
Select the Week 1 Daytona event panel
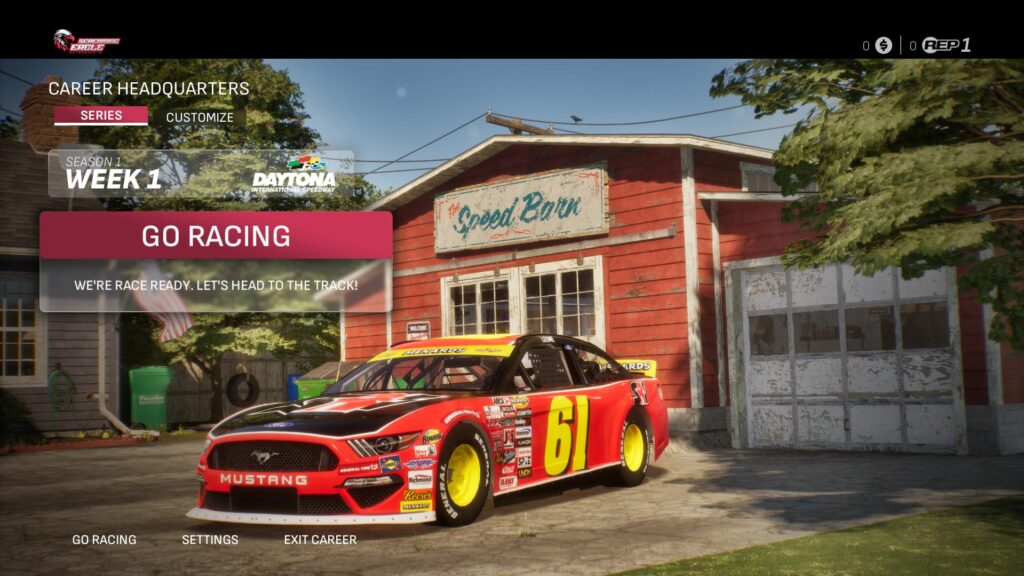click(x=201, y=174)
